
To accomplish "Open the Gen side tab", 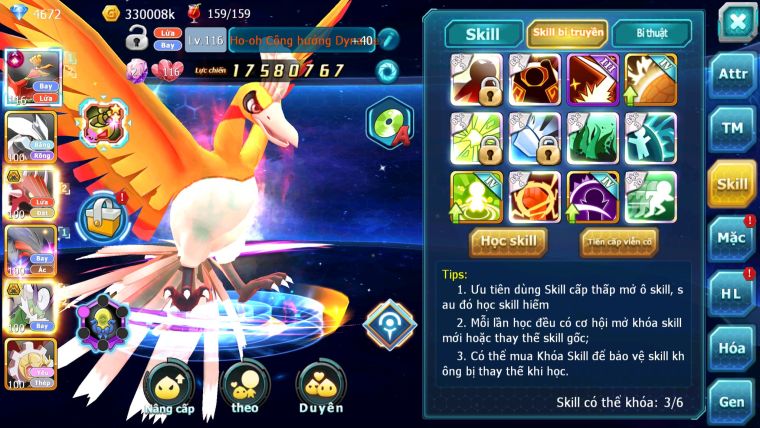I will 733,401.
